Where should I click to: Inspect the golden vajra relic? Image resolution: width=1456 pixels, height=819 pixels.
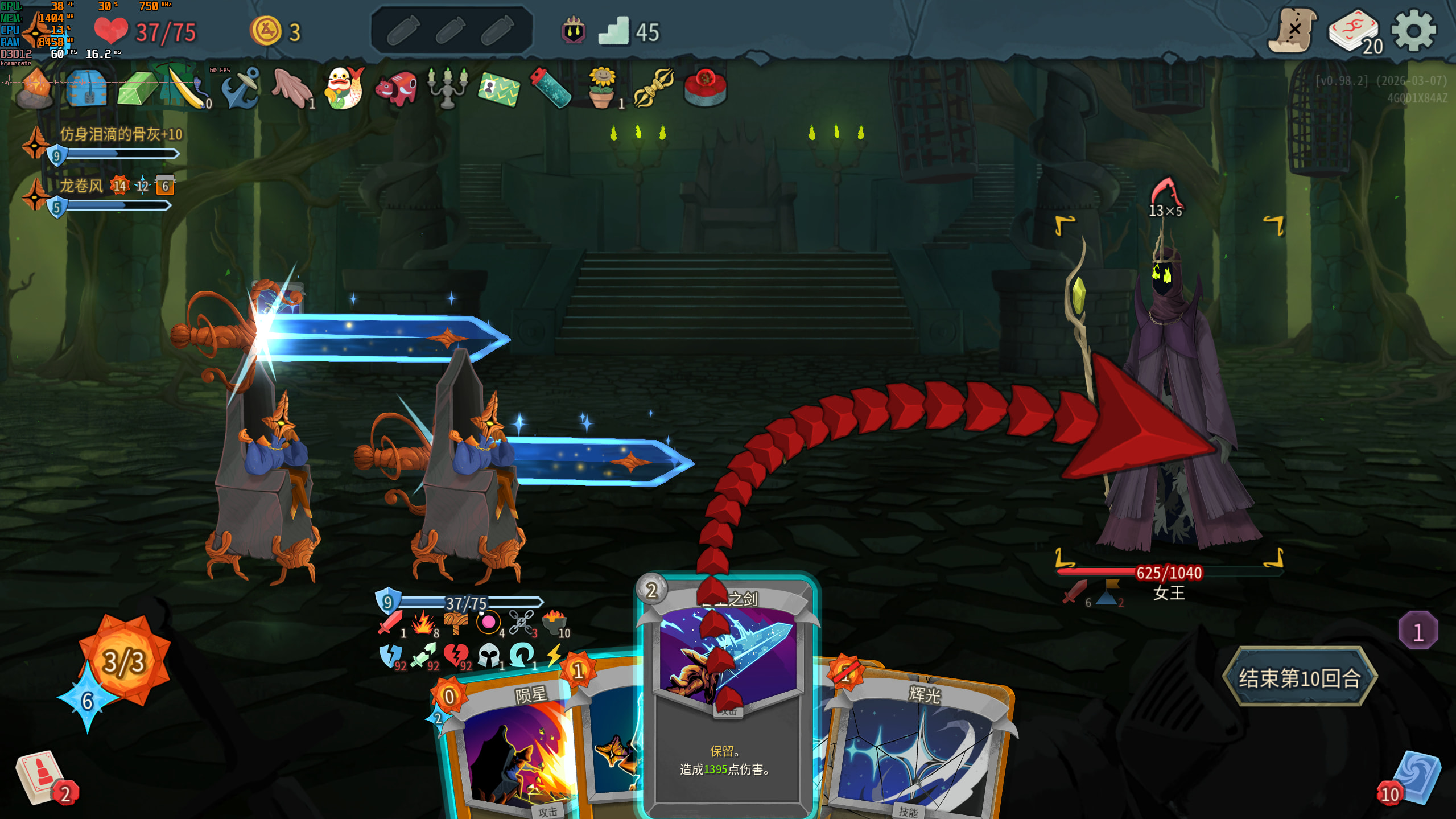[x=653, y=88]
